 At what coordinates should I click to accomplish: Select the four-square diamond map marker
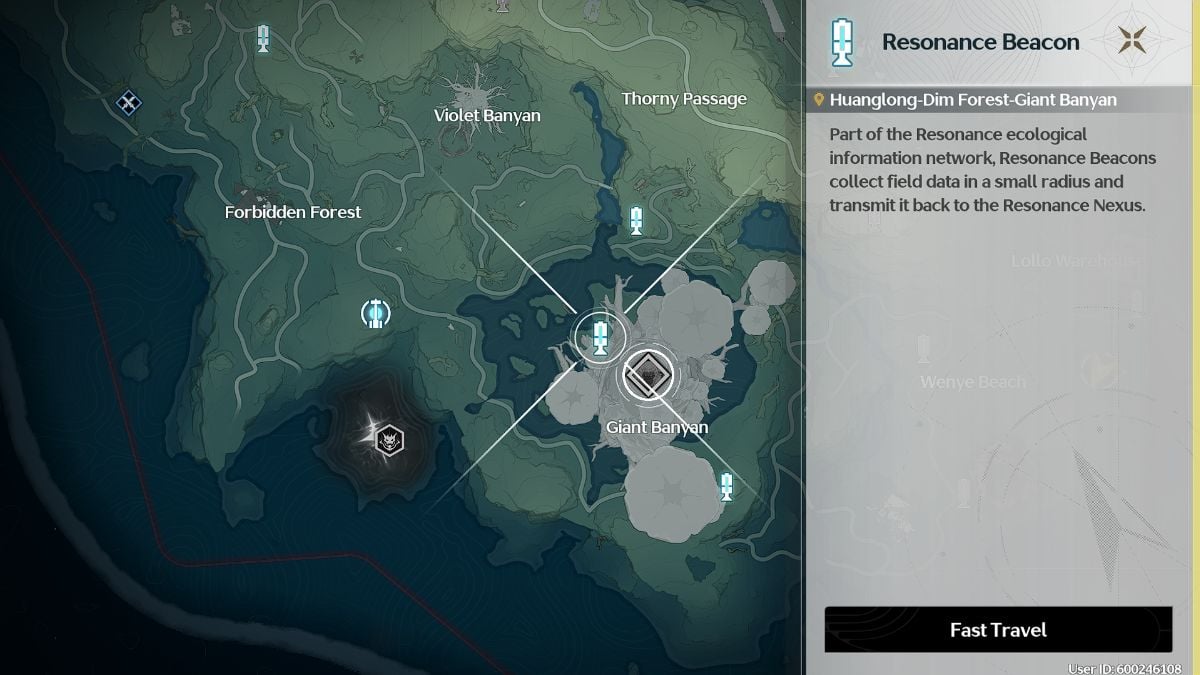128,101
